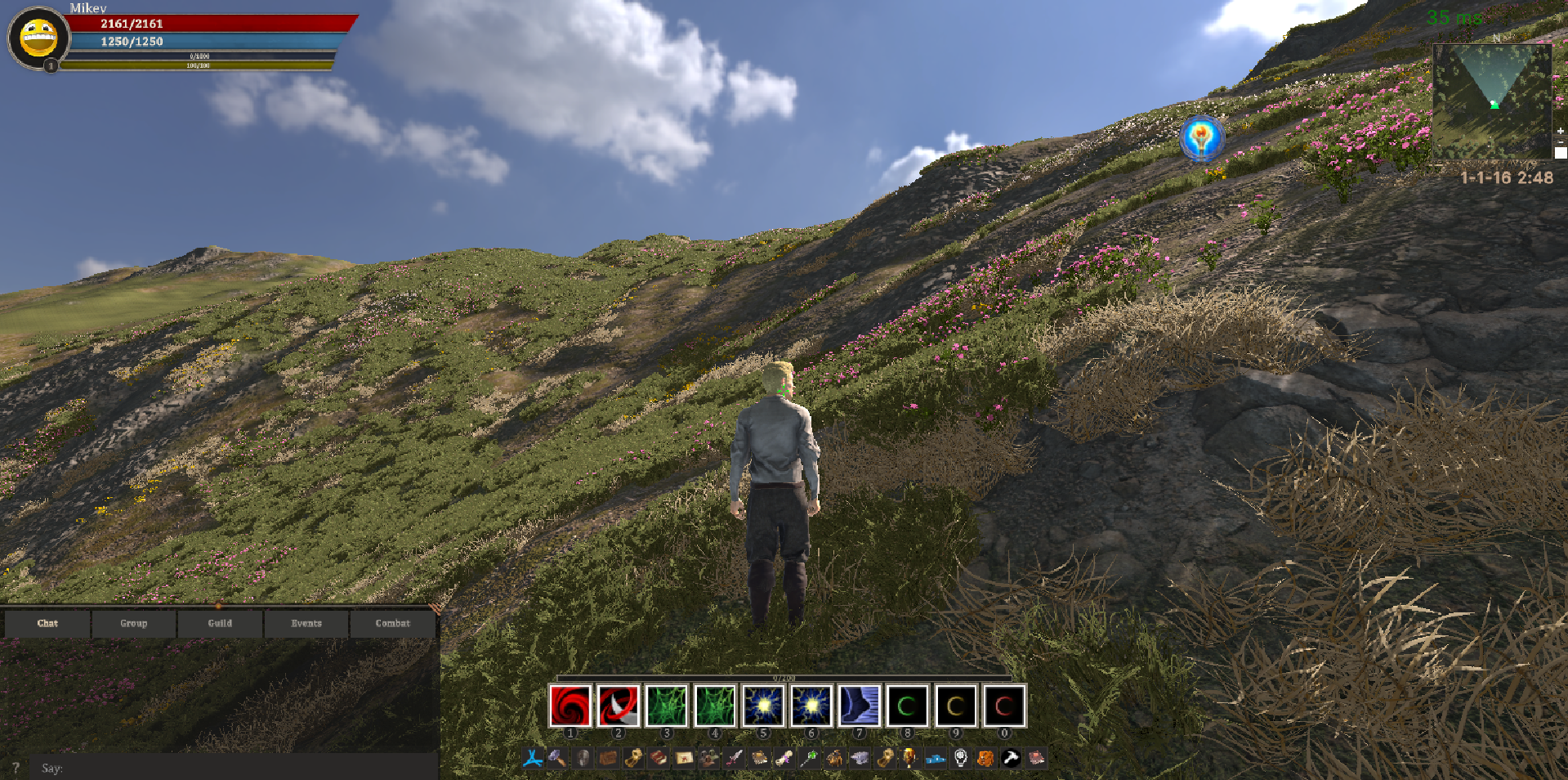Open the red book toolbar icon
The image size is (1568, 780).
pyautogui.click(x=659, y=758)
